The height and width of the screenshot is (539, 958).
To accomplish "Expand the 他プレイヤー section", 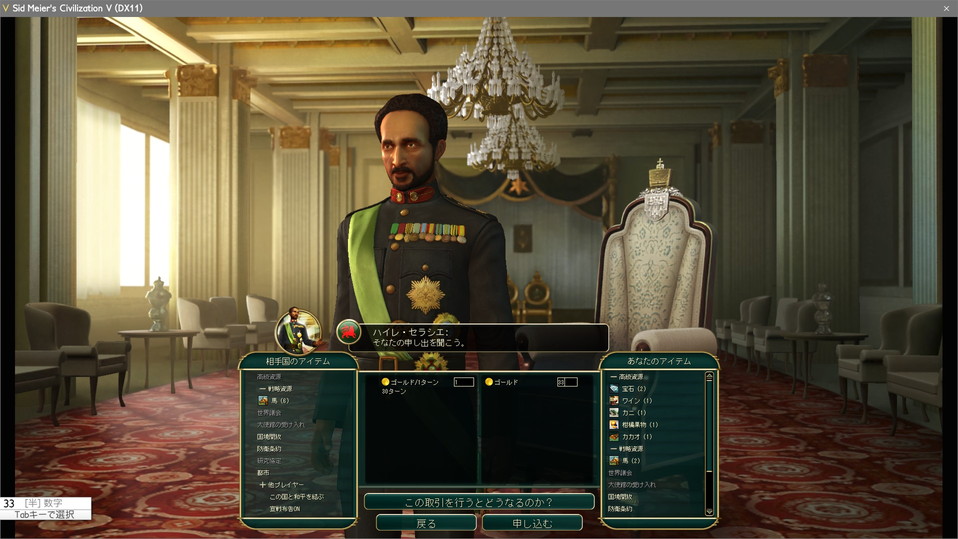I will 281,484.
